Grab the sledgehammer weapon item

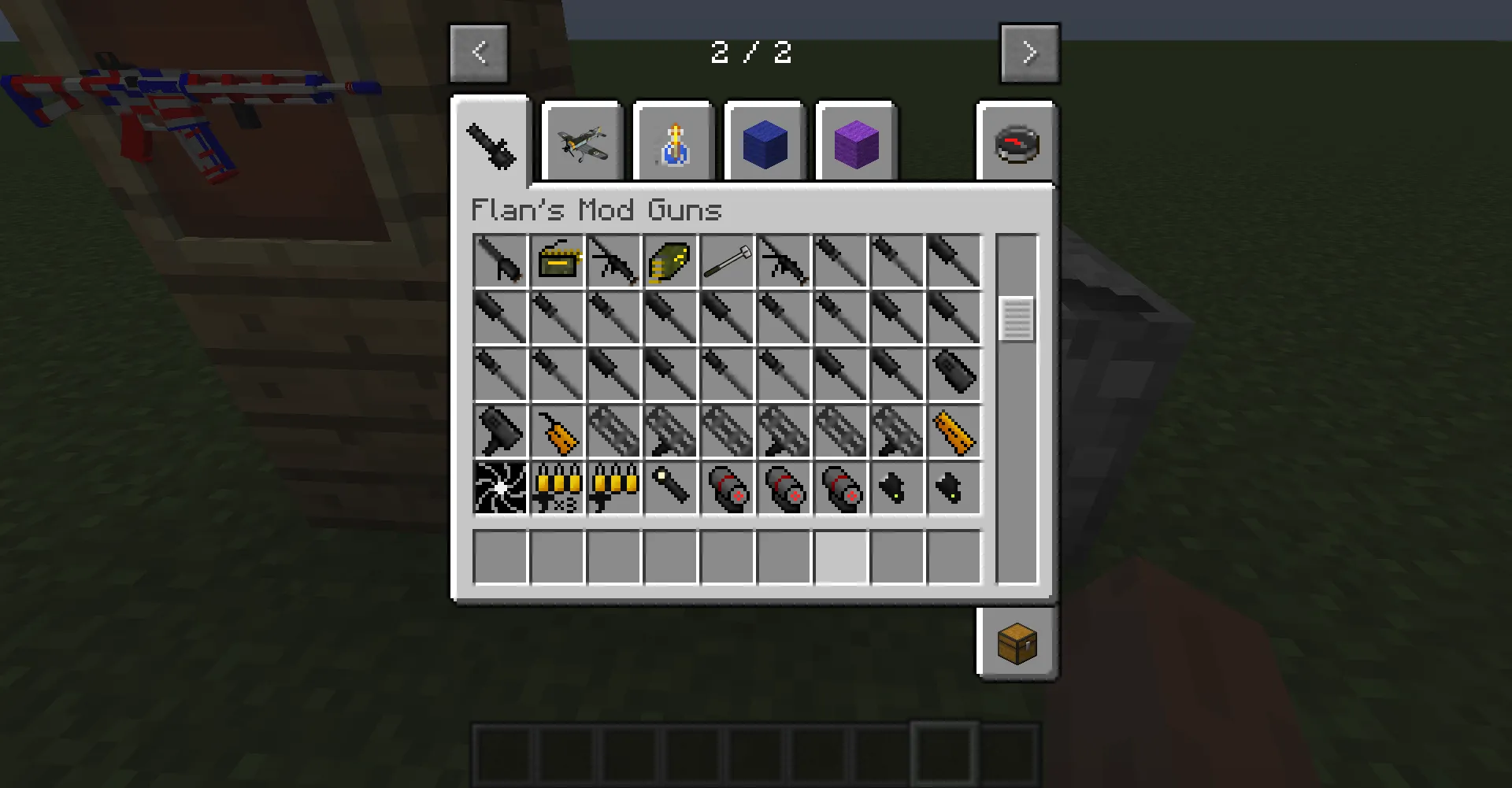tap(726, 260)
